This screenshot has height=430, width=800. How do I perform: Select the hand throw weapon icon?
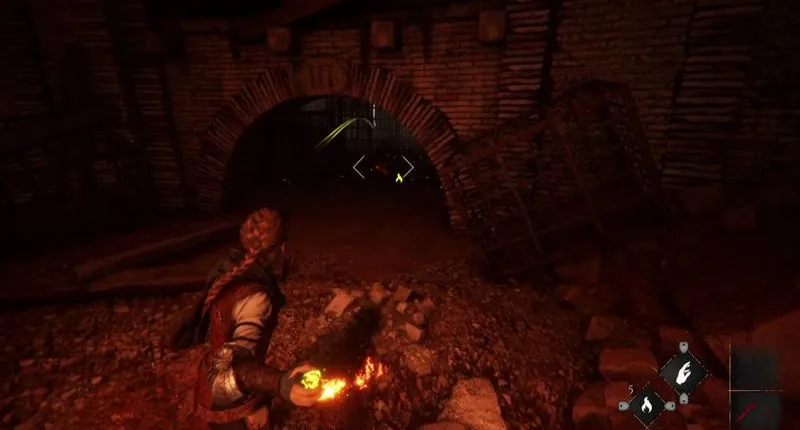click(683, 374)
